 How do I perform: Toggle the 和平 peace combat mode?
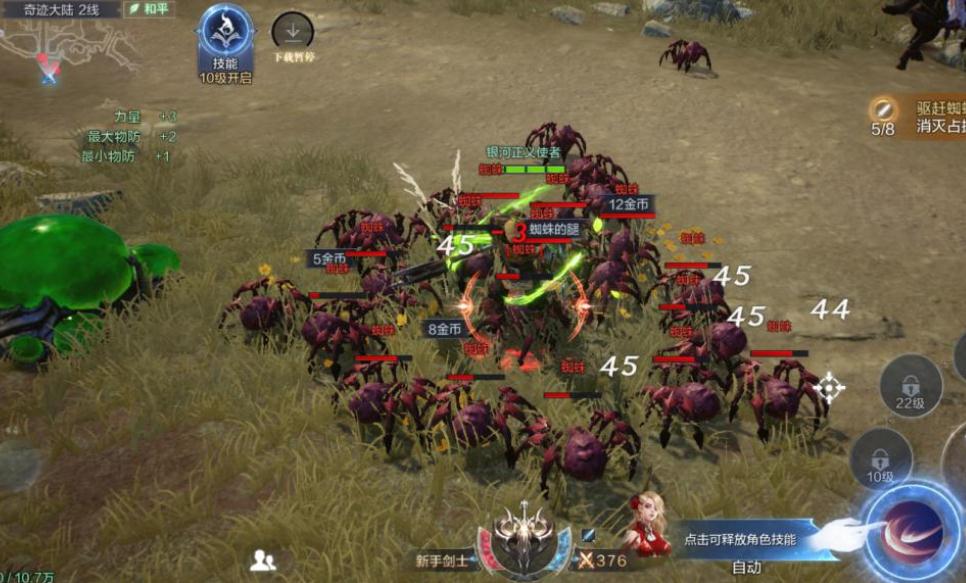pos(148,9)
